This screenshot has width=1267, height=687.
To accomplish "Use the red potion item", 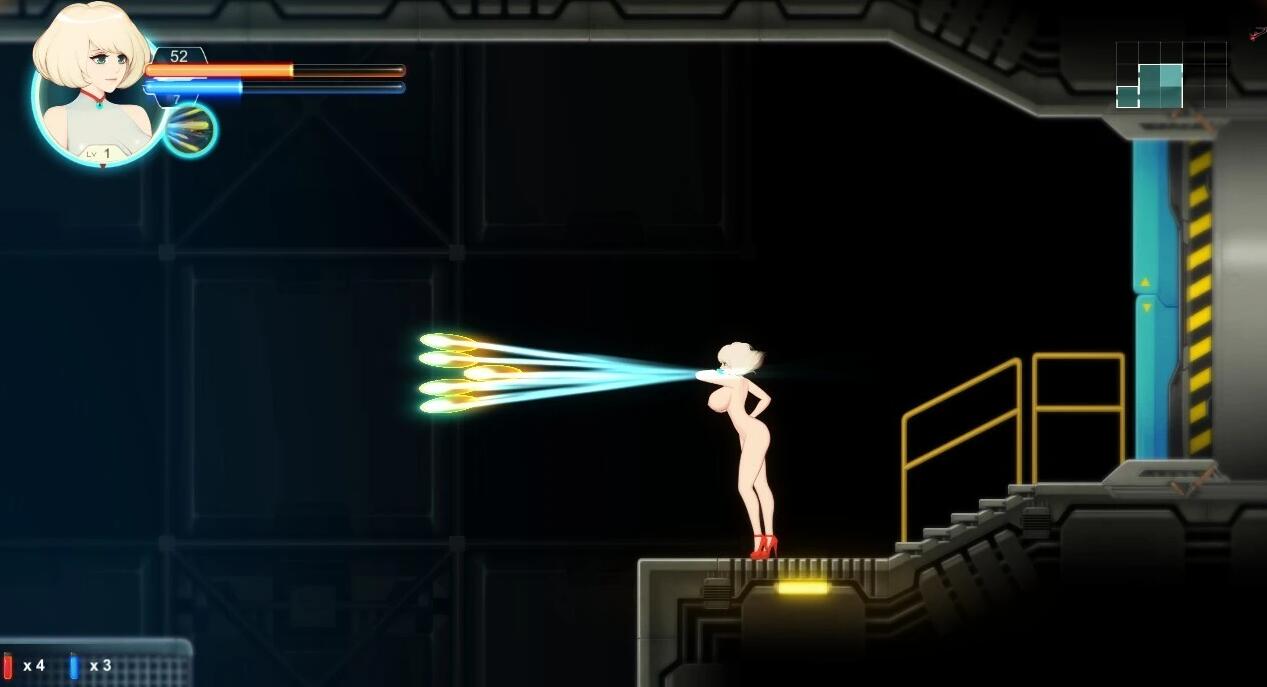I will pos(9,666).
